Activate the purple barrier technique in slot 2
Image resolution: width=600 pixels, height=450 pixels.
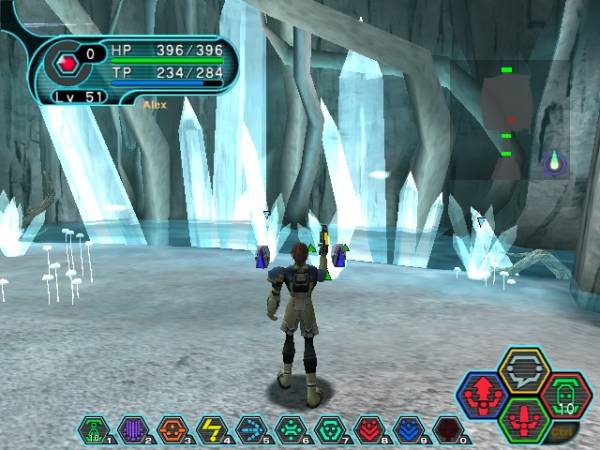(x=132, y=430)
